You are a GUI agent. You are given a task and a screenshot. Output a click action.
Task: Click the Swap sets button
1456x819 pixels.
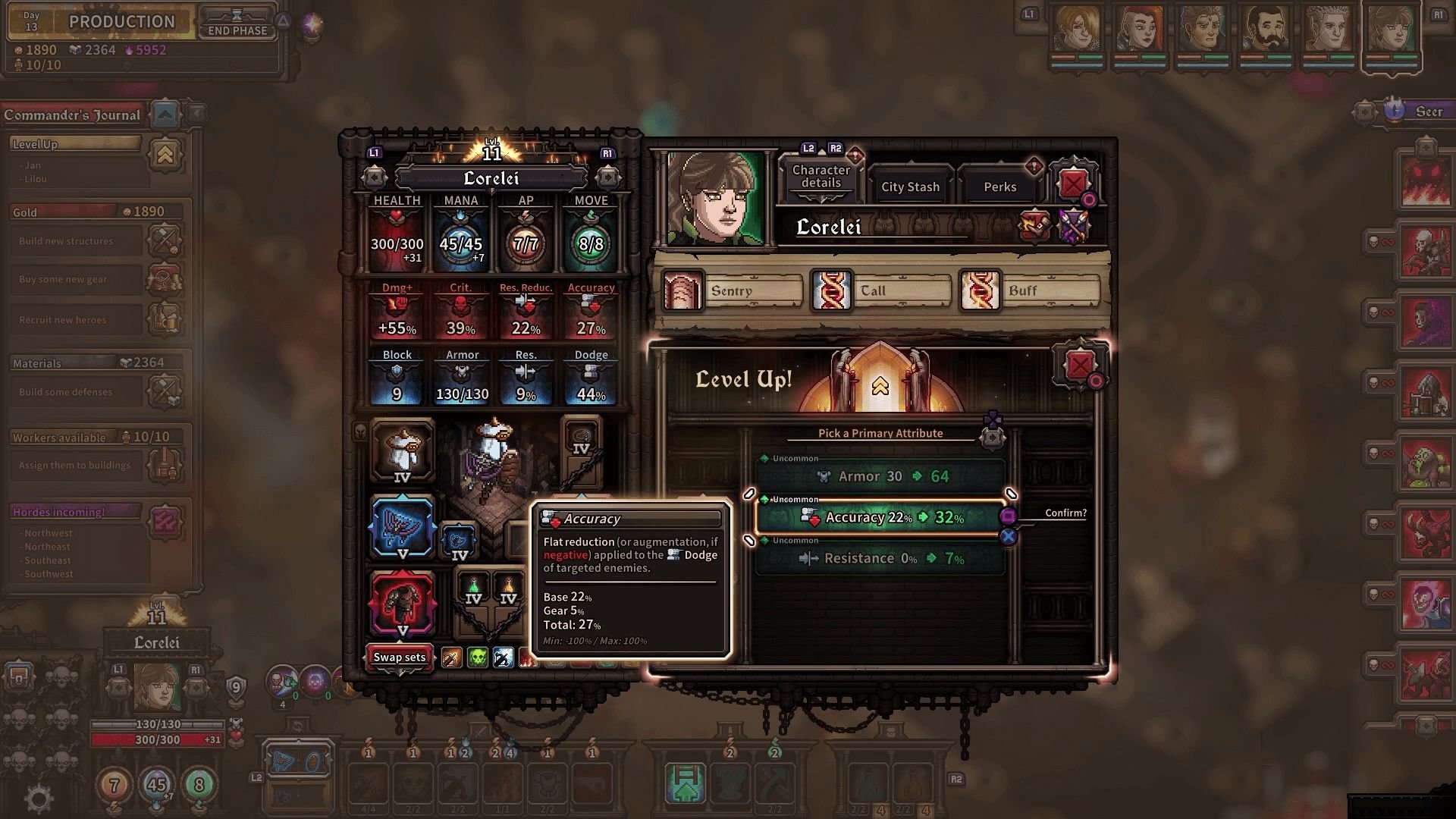tap(399, 657)
